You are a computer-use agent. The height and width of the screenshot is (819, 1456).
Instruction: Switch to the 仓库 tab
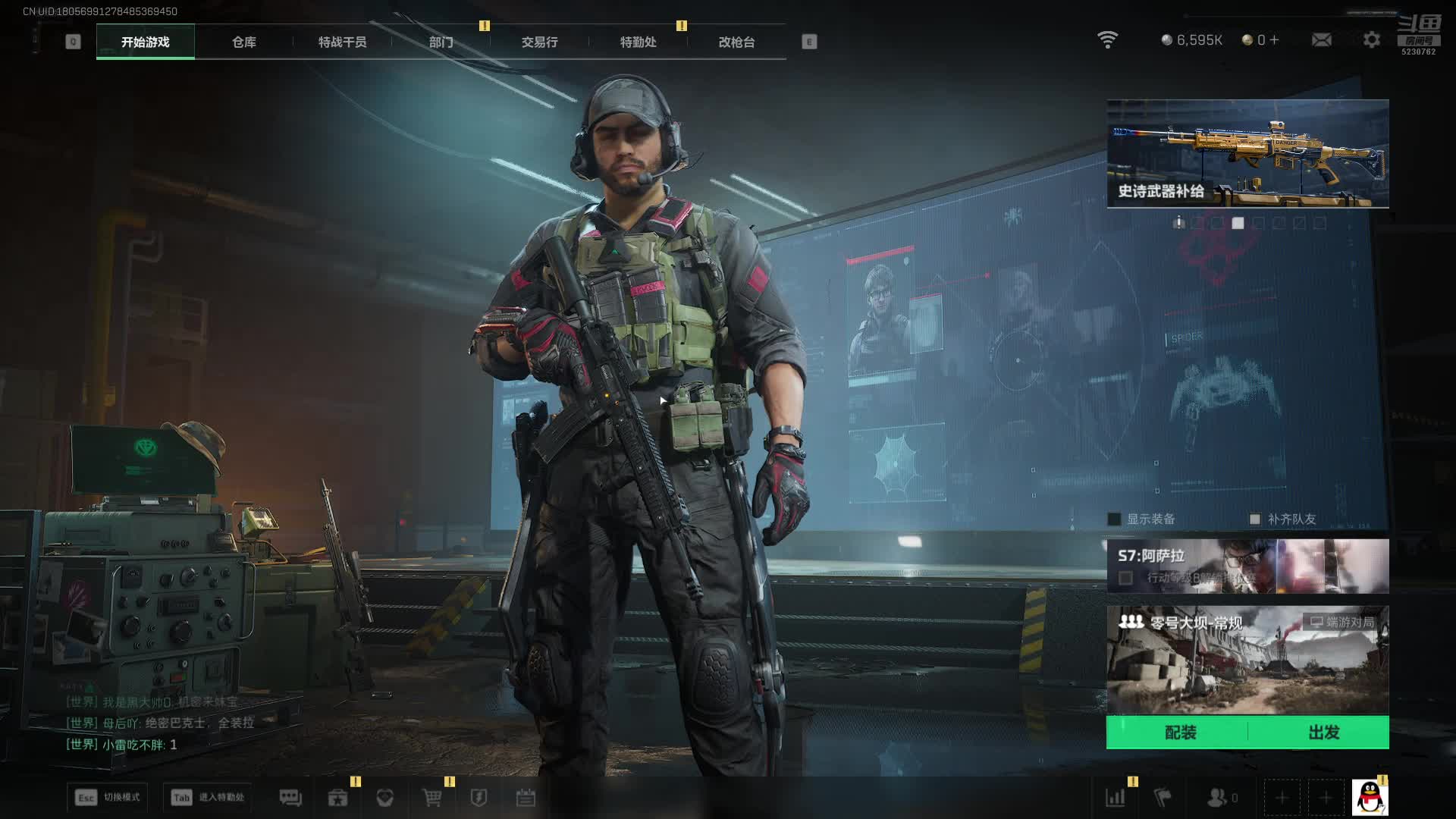tap(243, 42)
